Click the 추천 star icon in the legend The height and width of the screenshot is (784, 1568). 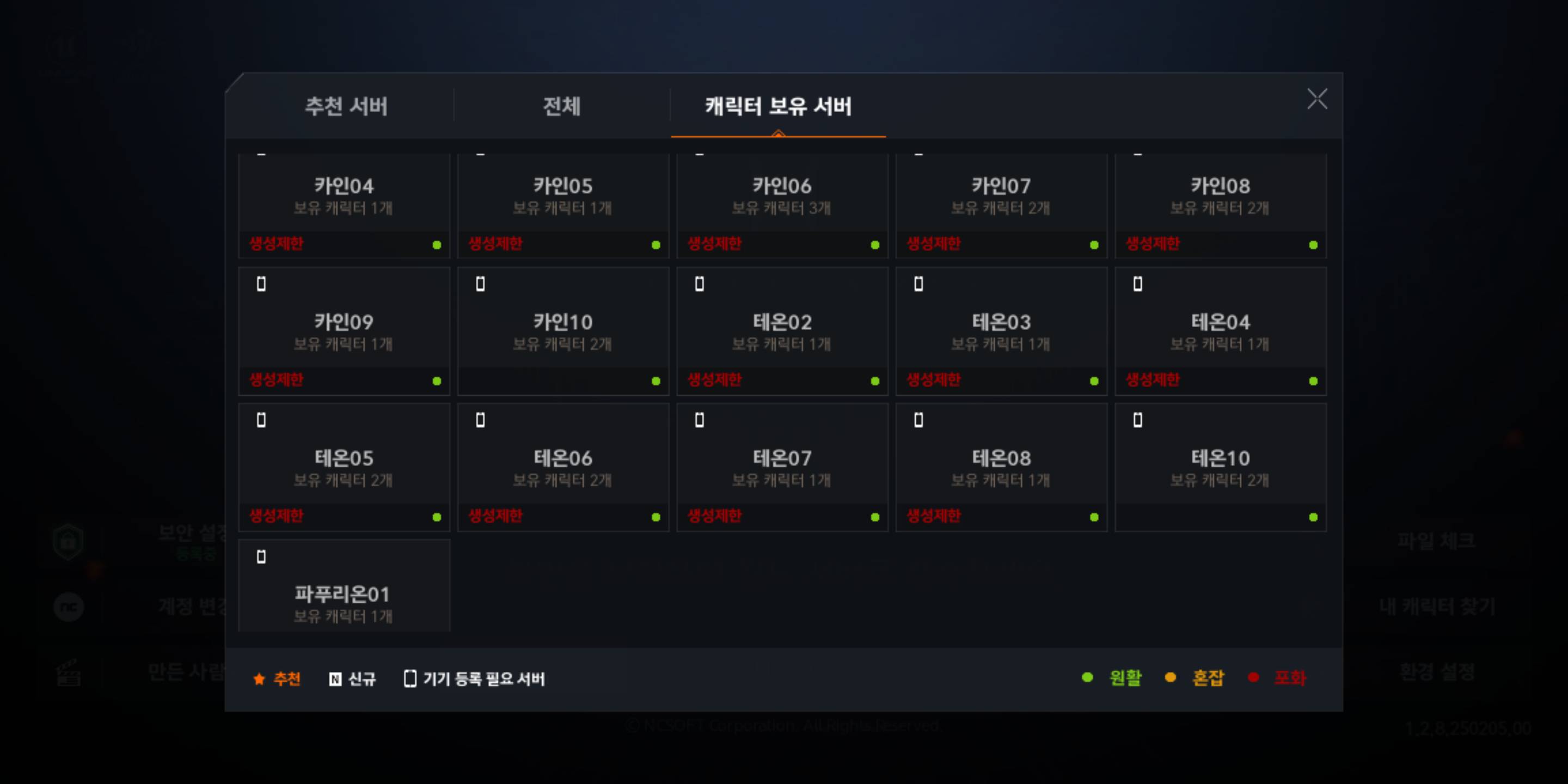coord(259,678)
